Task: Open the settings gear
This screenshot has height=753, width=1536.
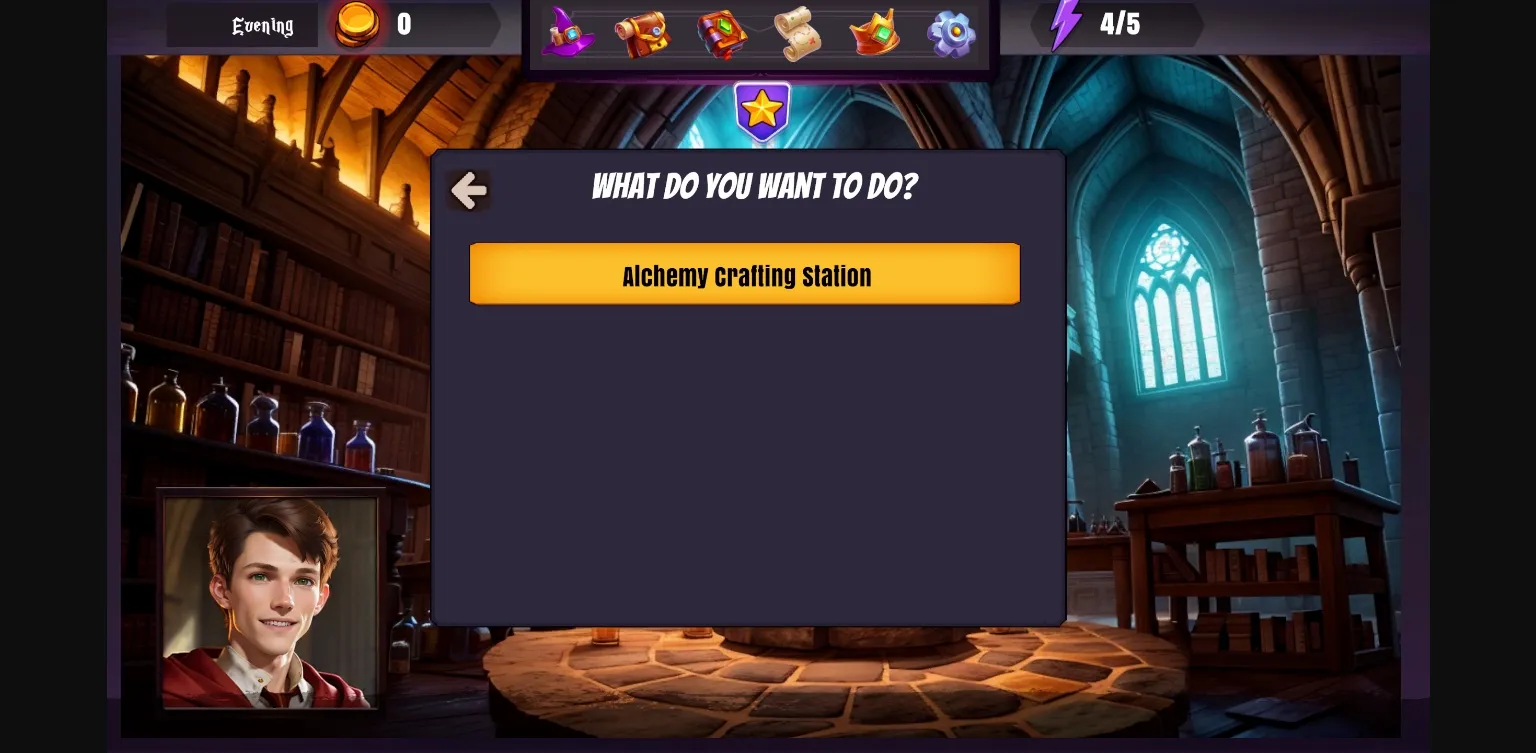Action: click(949, 33)
